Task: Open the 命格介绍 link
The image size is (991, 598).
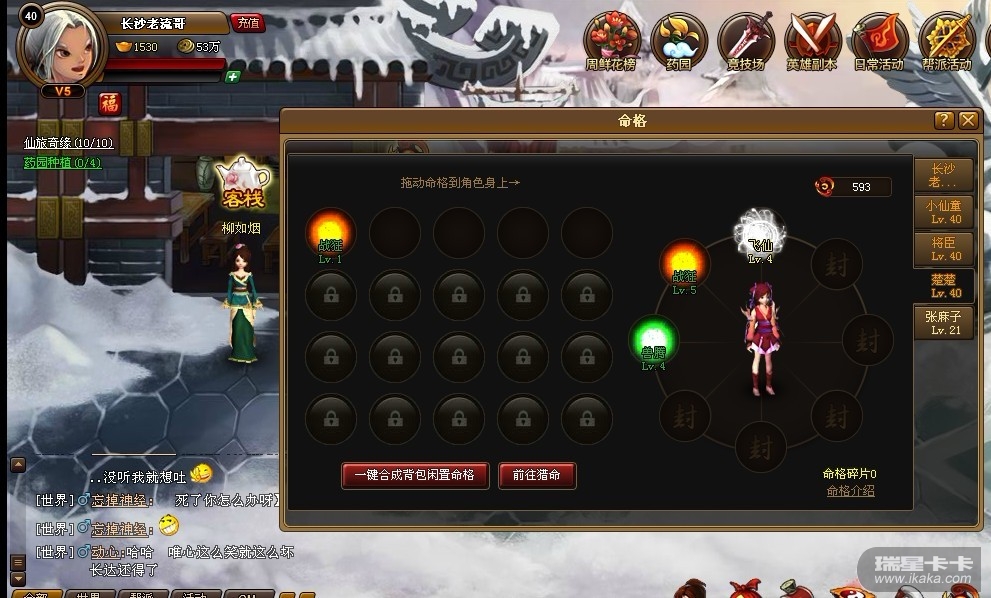Action: (850, 491)
